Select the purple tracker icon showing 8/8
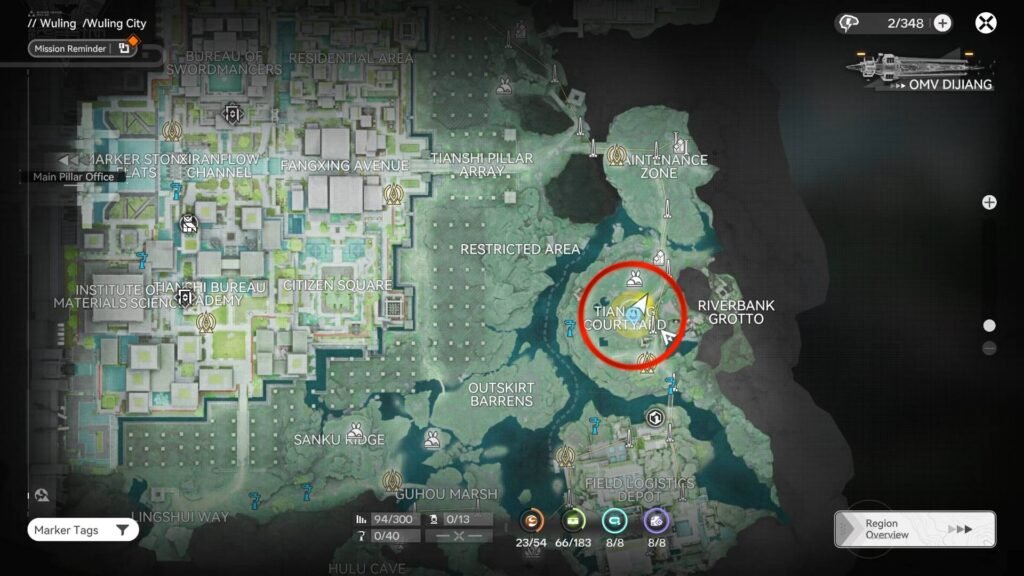The height and width of the screenshot is (576, 1024). point(656,519)
